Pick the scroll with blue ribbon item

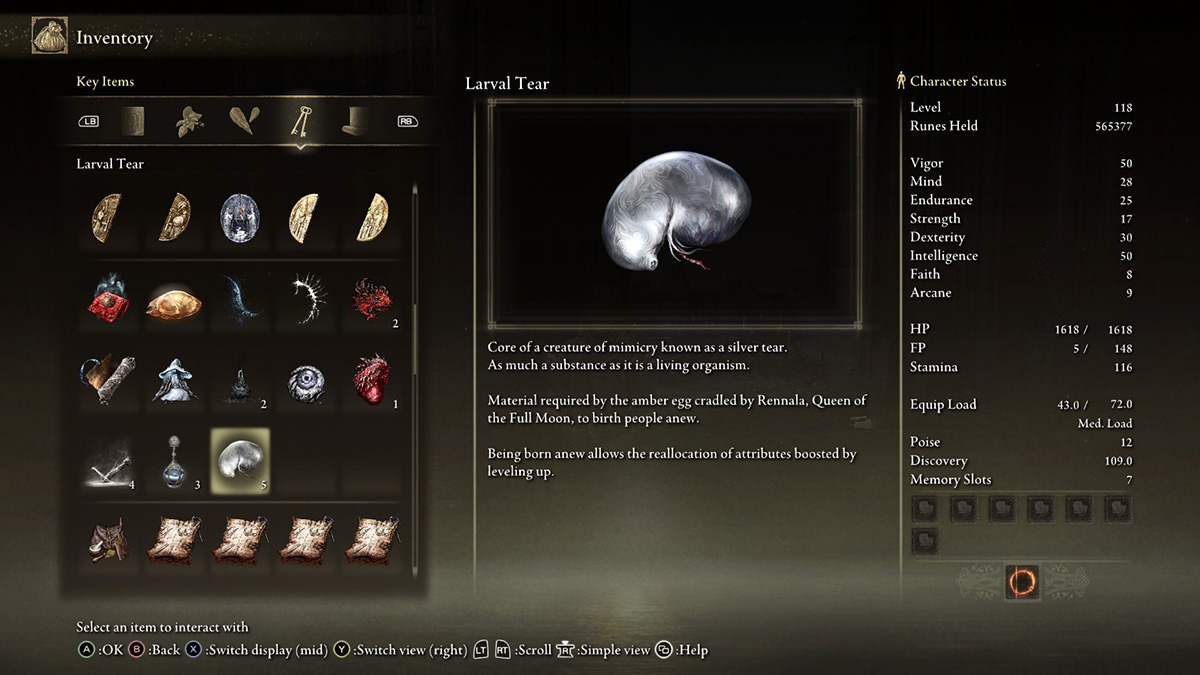coord(107,379)
